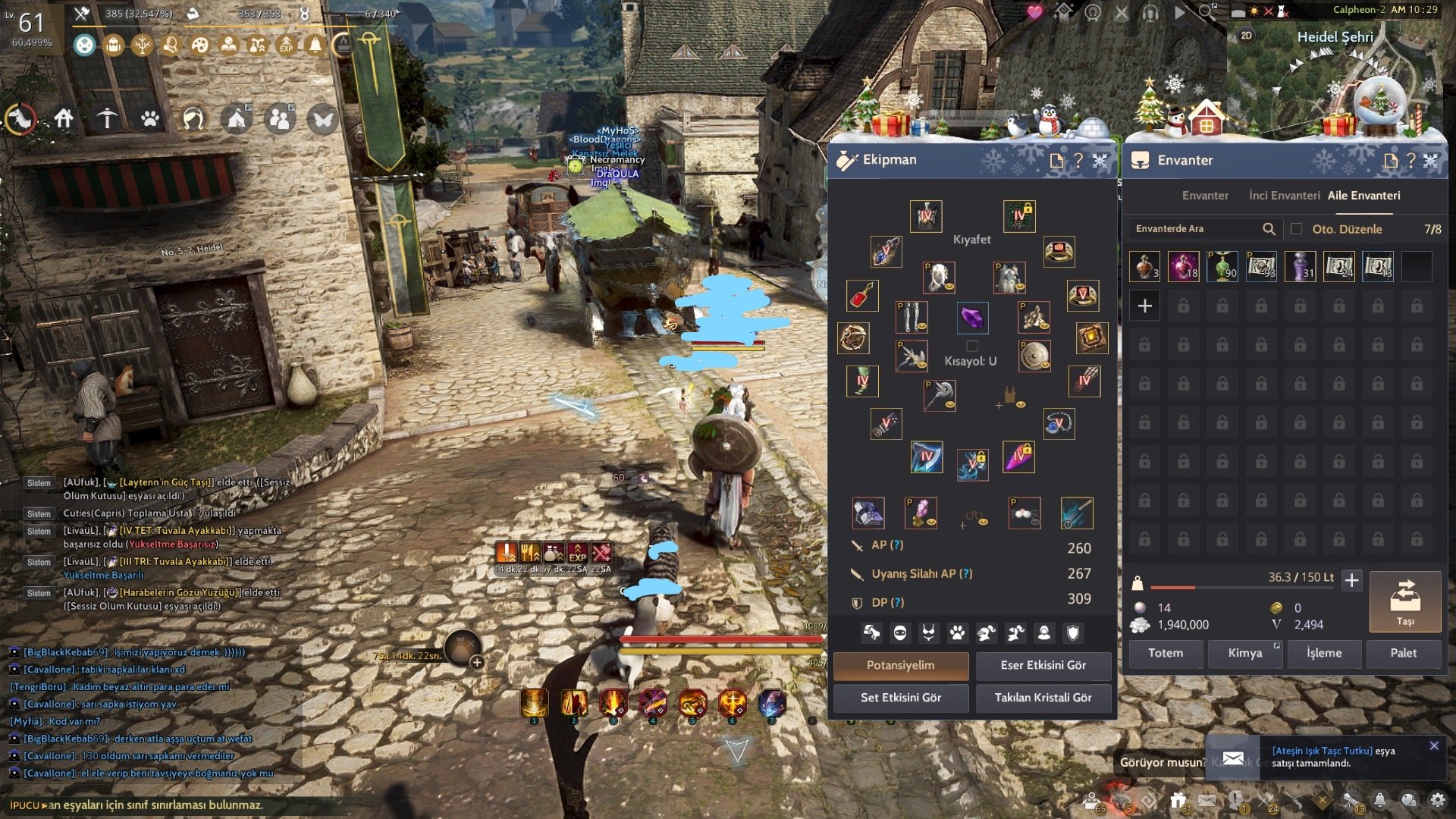The image size is (1456, 819).
Task: Select the purple crystal in equipment center
Action: 972,318
